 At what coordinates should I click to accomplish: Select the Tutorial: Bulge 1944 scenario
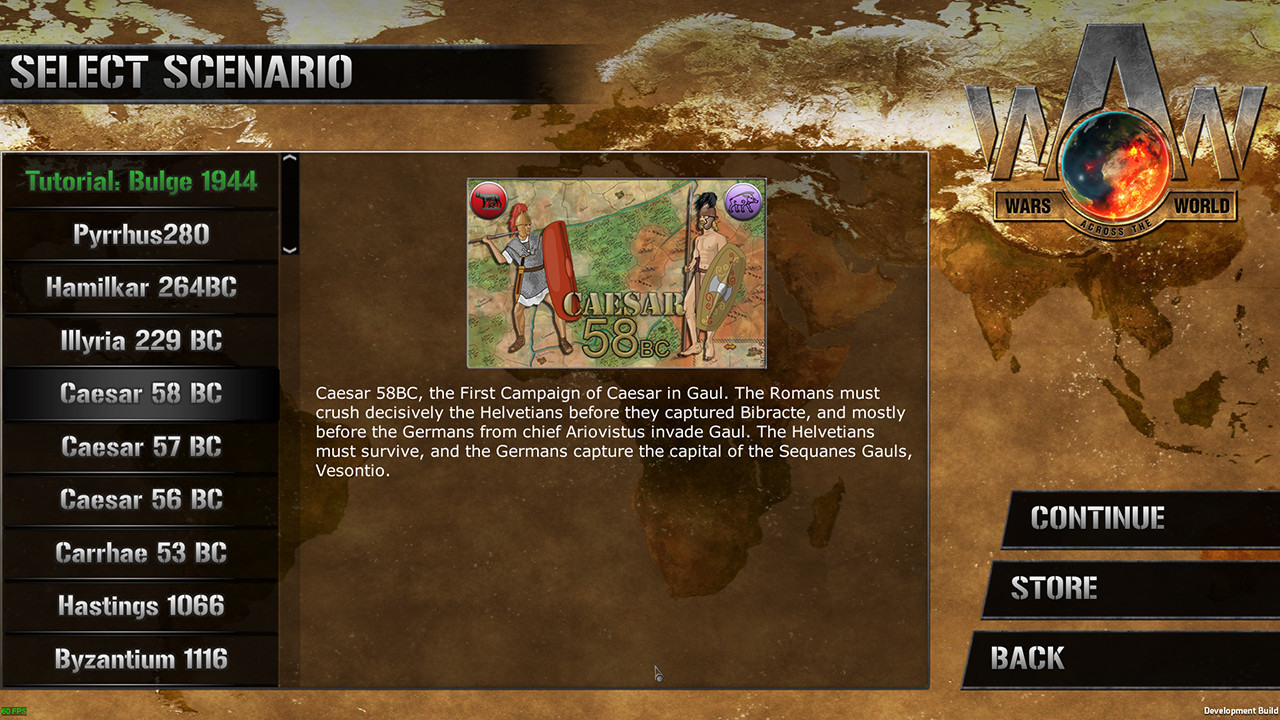point(140,182)
